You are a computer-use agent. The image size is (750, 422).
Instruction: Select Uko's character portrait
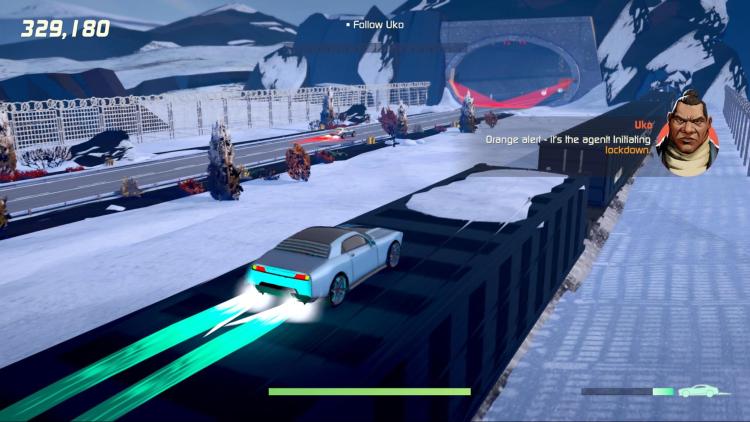pos(687,134)
